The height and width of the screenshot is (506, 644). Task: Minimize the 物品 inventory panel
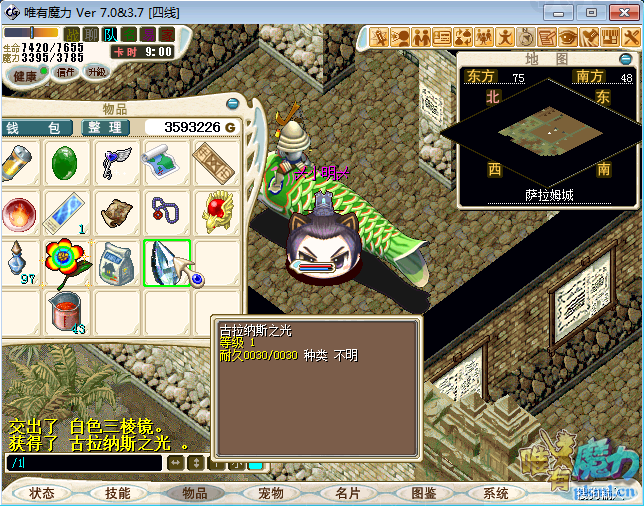tap(234, 105)
